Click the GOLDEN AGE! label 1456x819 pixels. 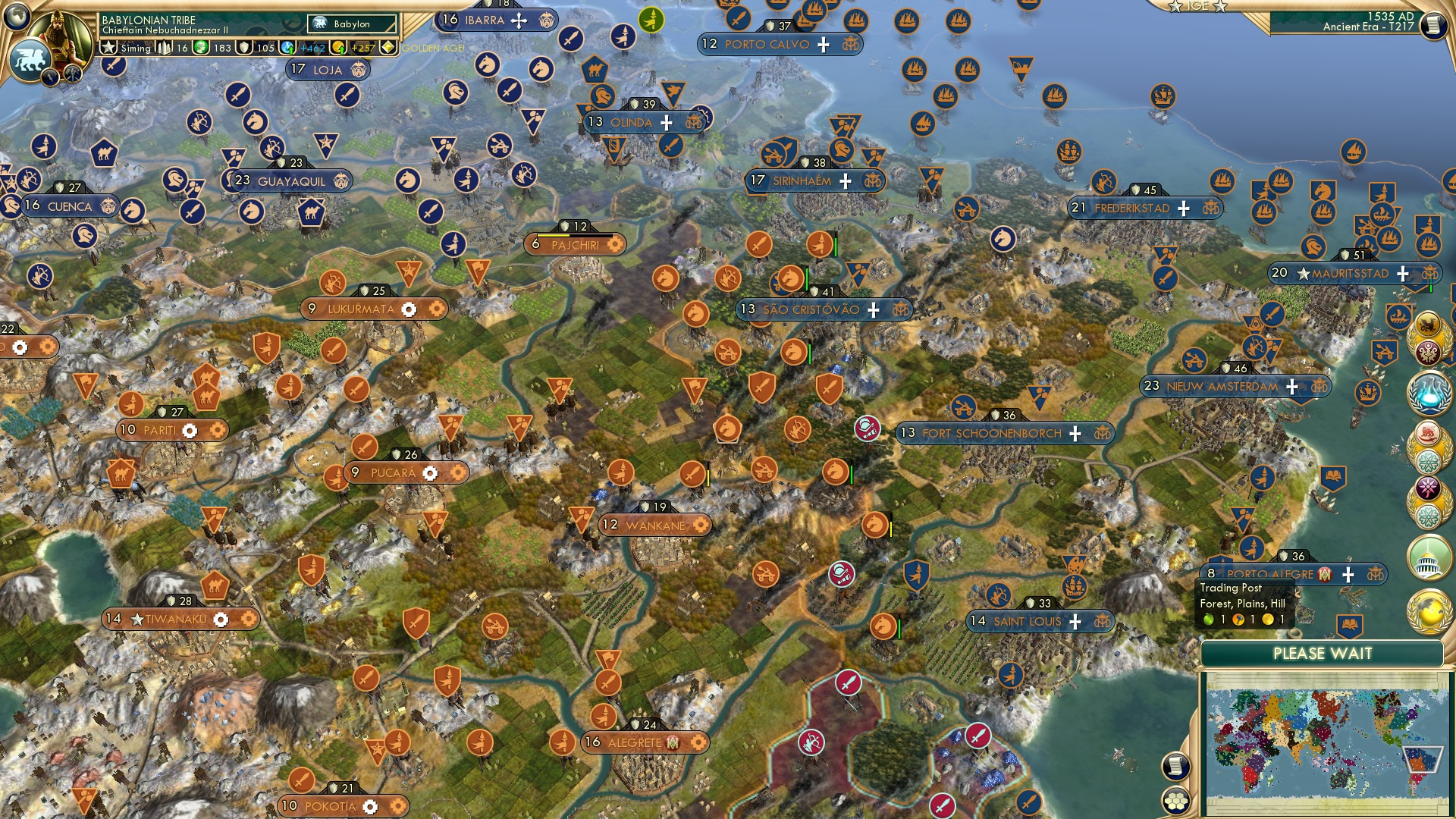click(x=432, y=48)
